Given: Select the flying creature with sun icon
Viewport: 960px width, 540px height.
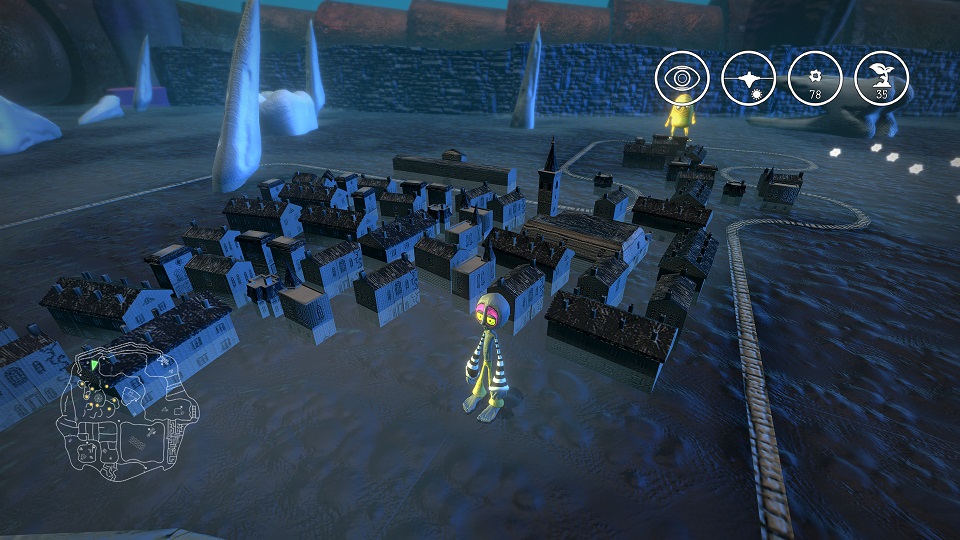Looking at the screenshot, I should [x=749, y=78].
